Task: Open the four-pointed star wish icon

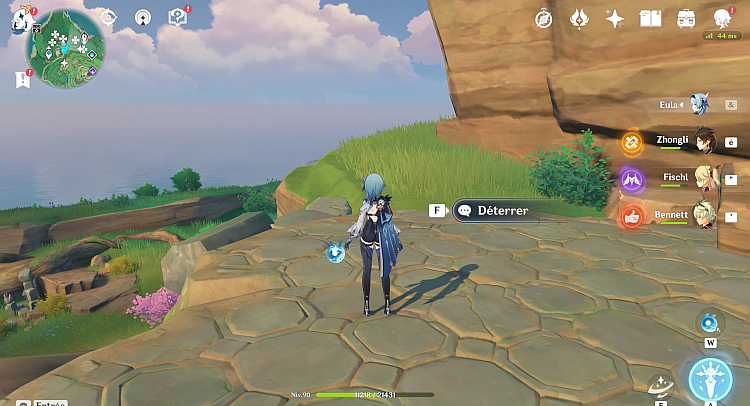Action: point(615,18)
